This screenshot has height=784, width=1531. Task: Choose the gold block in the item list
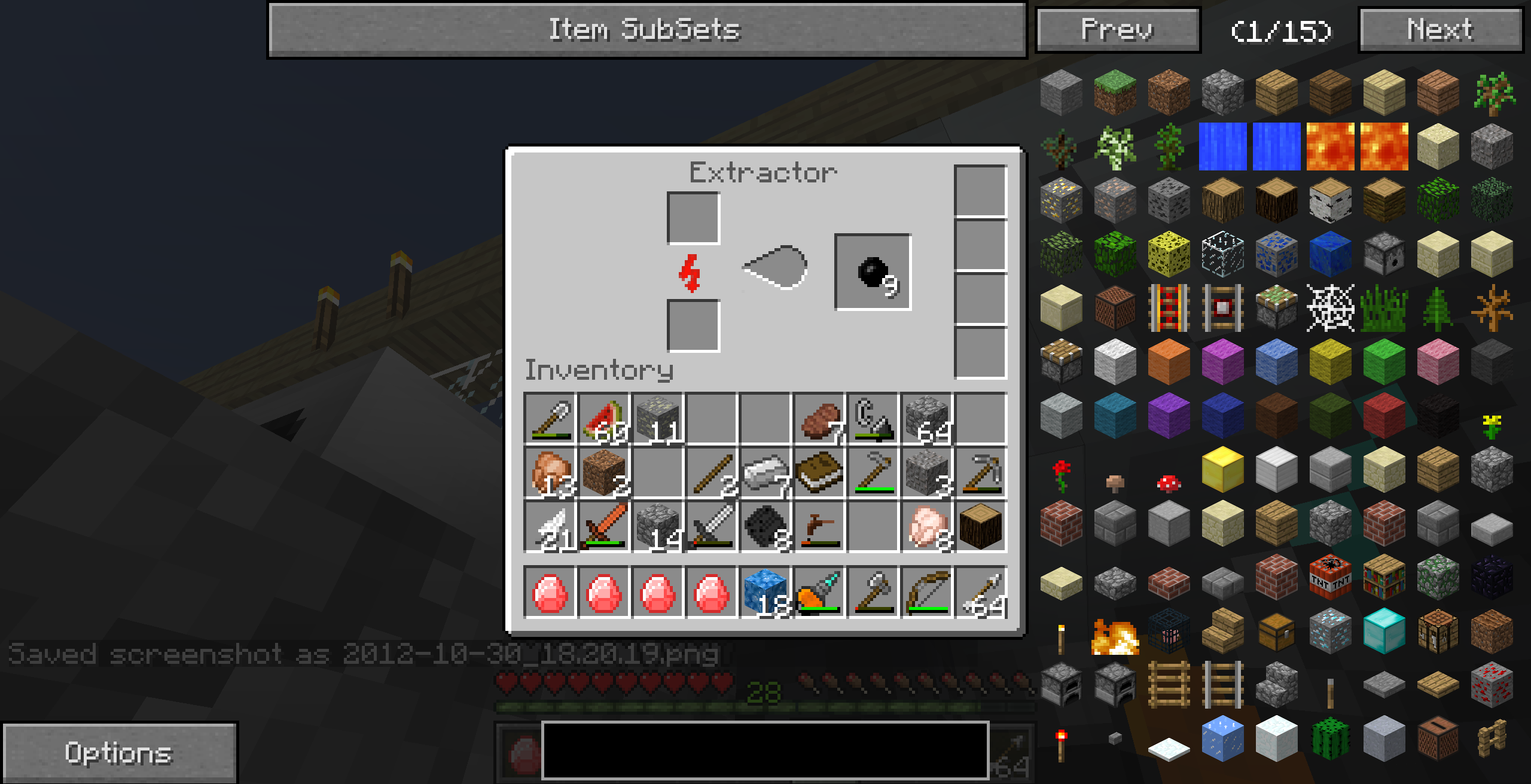(1222, 469)
